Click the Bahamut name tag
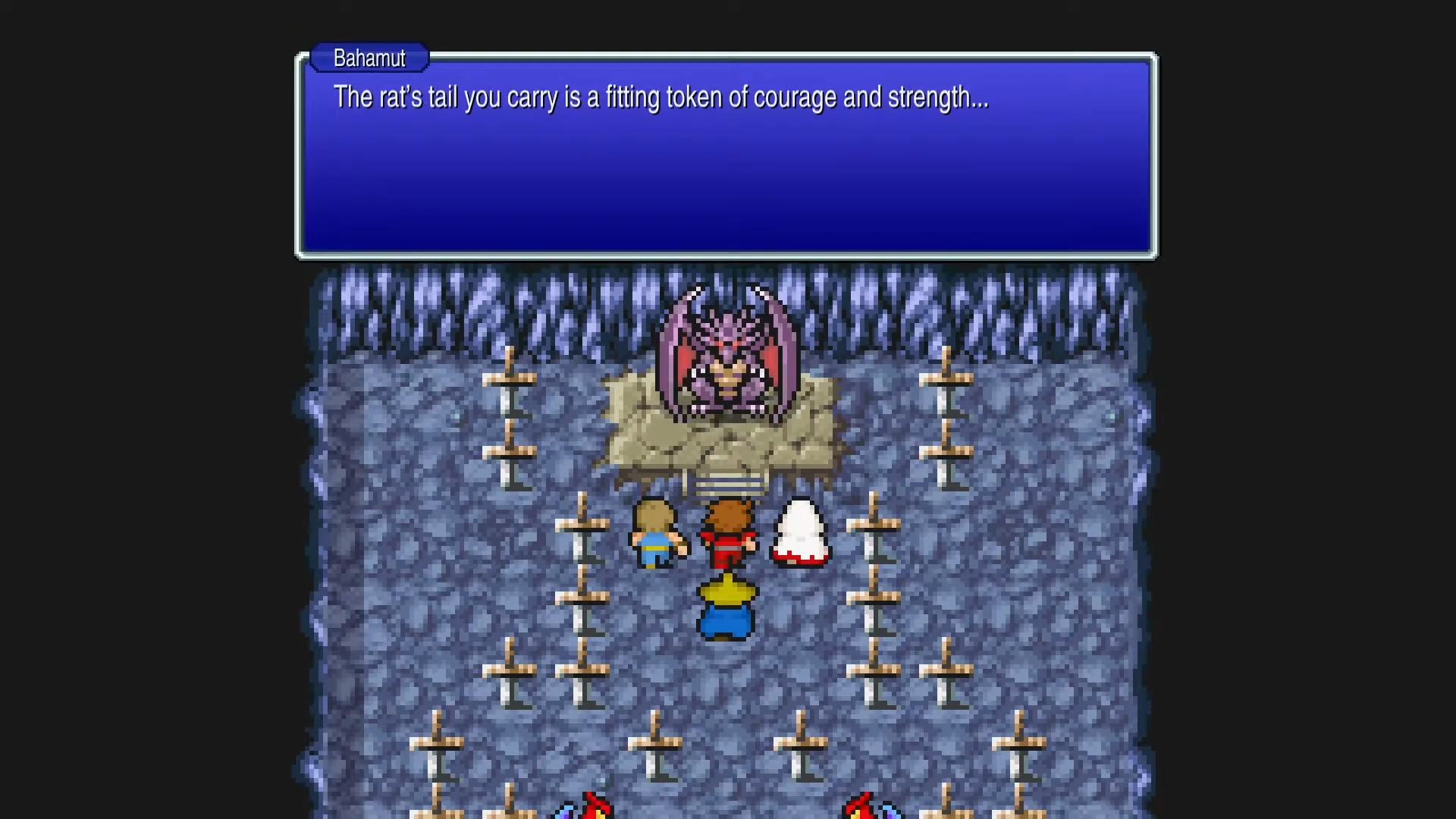Screen dimensions: 1456x819 369,58
